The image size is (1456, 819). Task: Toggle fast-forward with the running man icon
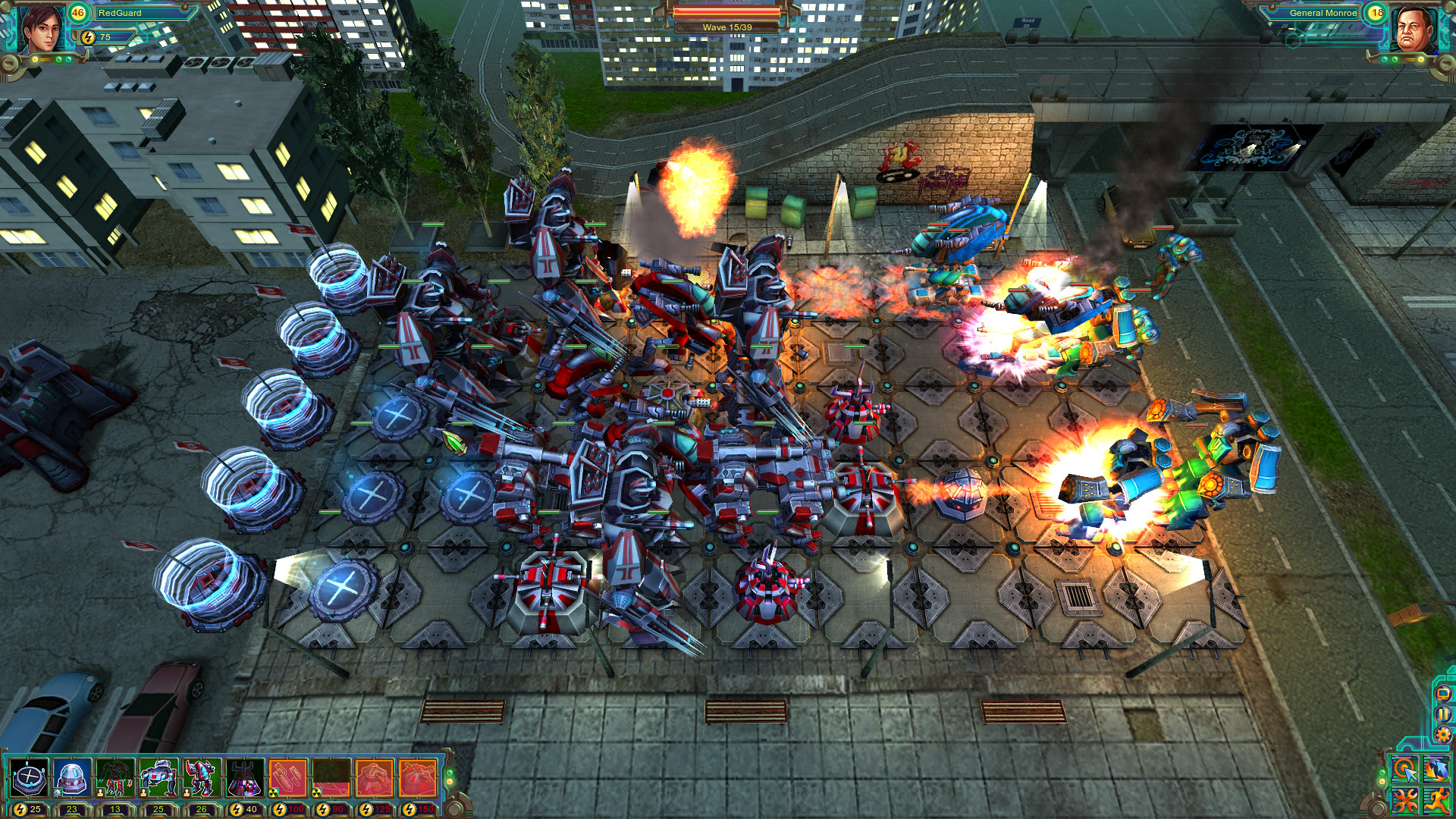[x=1436, y=800]
